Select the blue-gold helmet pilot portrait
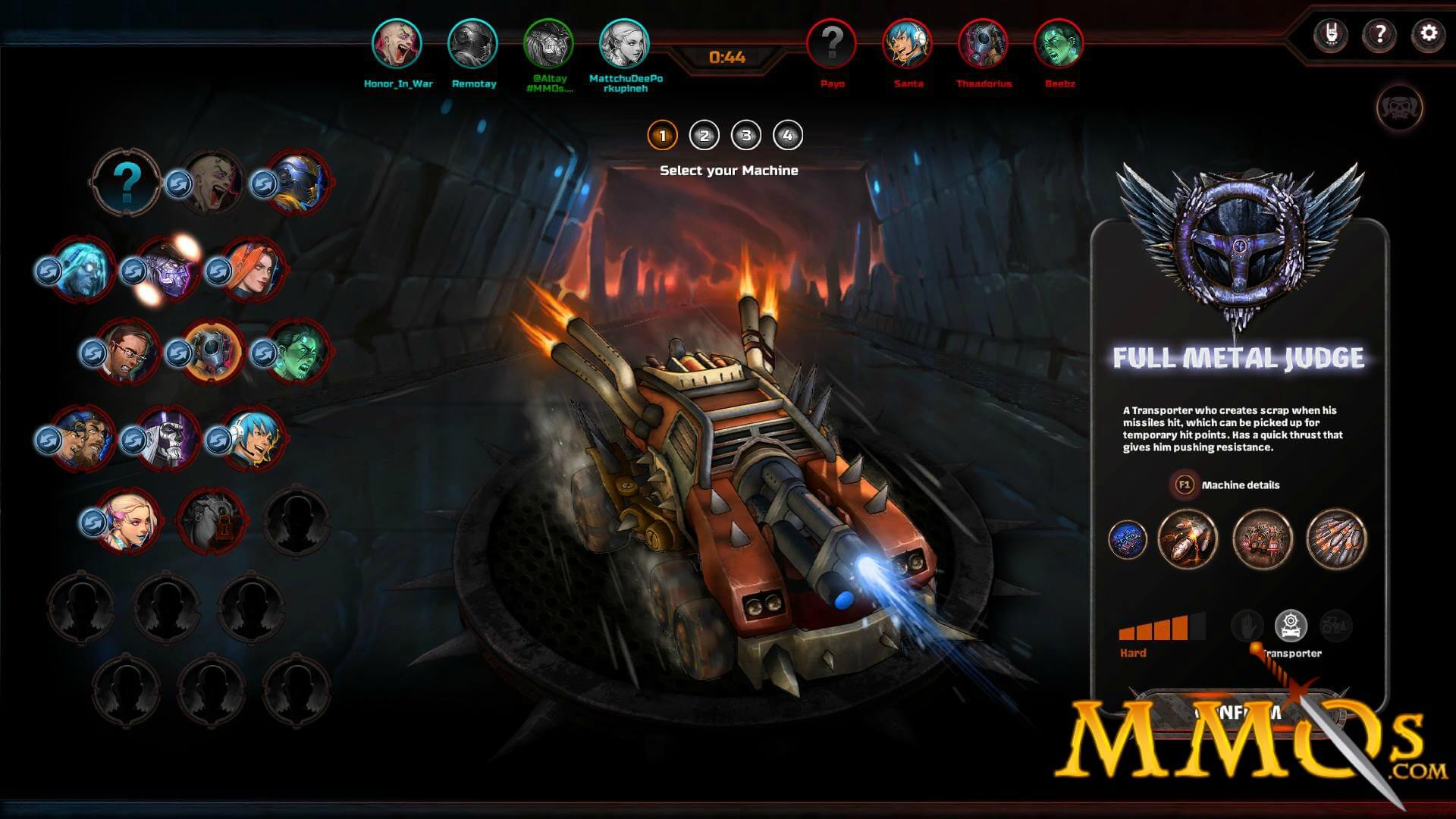This screenshot has width=1456, height=819. 297,183
